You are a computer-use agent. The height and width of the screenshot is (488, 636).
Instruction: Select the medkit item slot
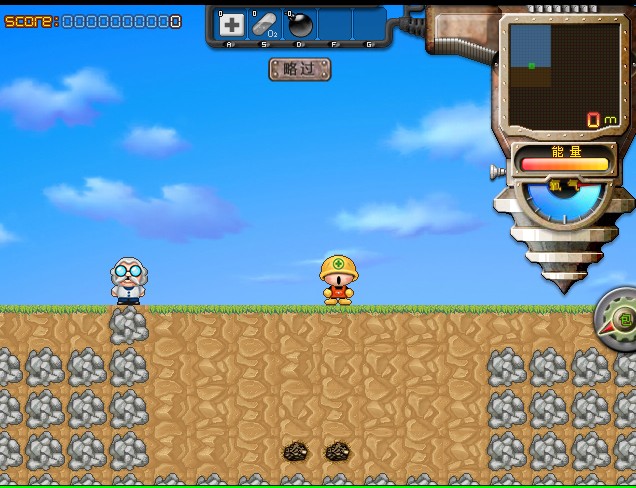coord(231,25)
